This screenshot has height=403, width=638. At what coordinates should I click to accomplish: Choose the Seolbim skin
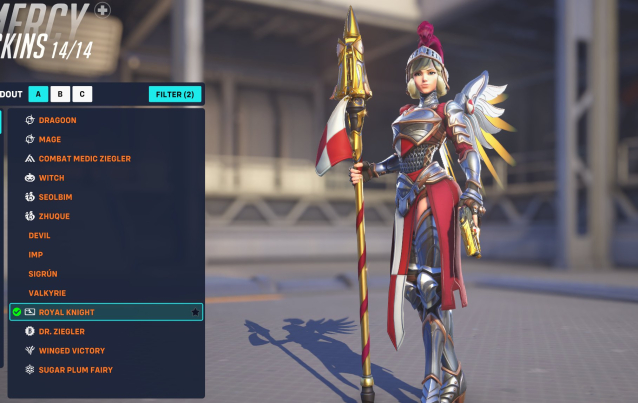56,197
